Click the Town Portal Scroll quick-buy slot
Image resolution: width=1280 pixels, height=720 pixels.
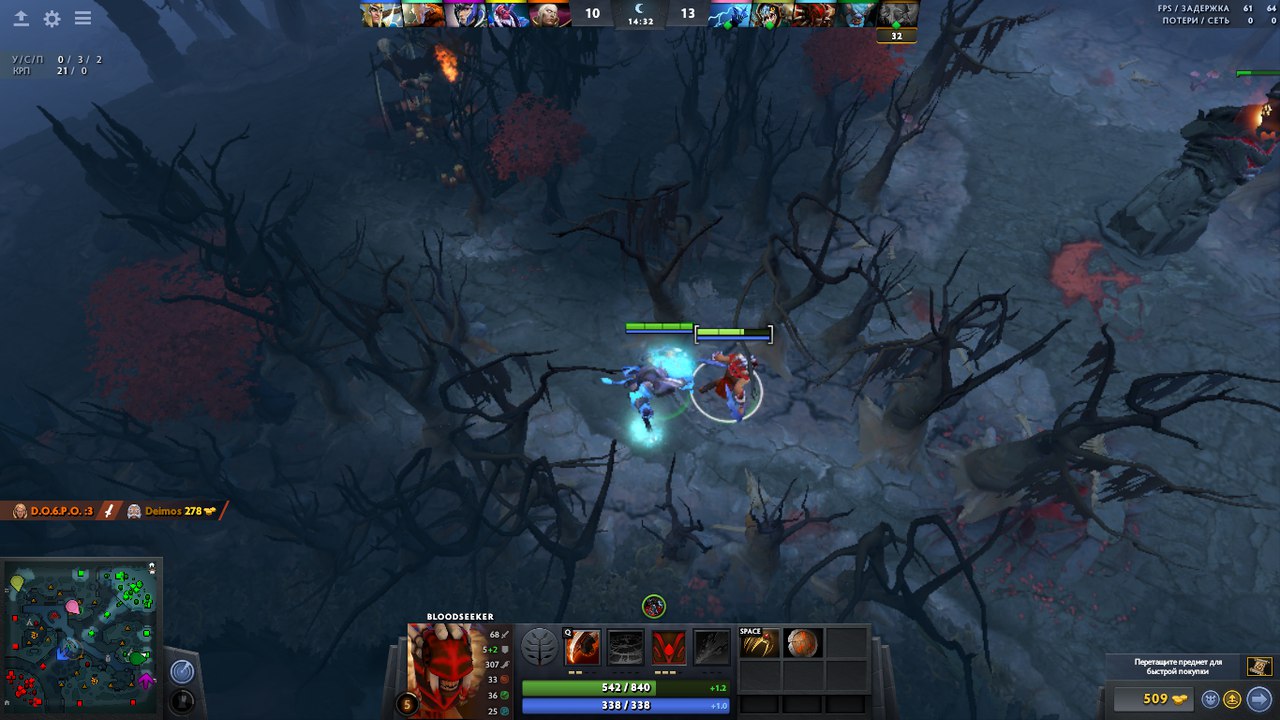click(x=1259, y=666)
